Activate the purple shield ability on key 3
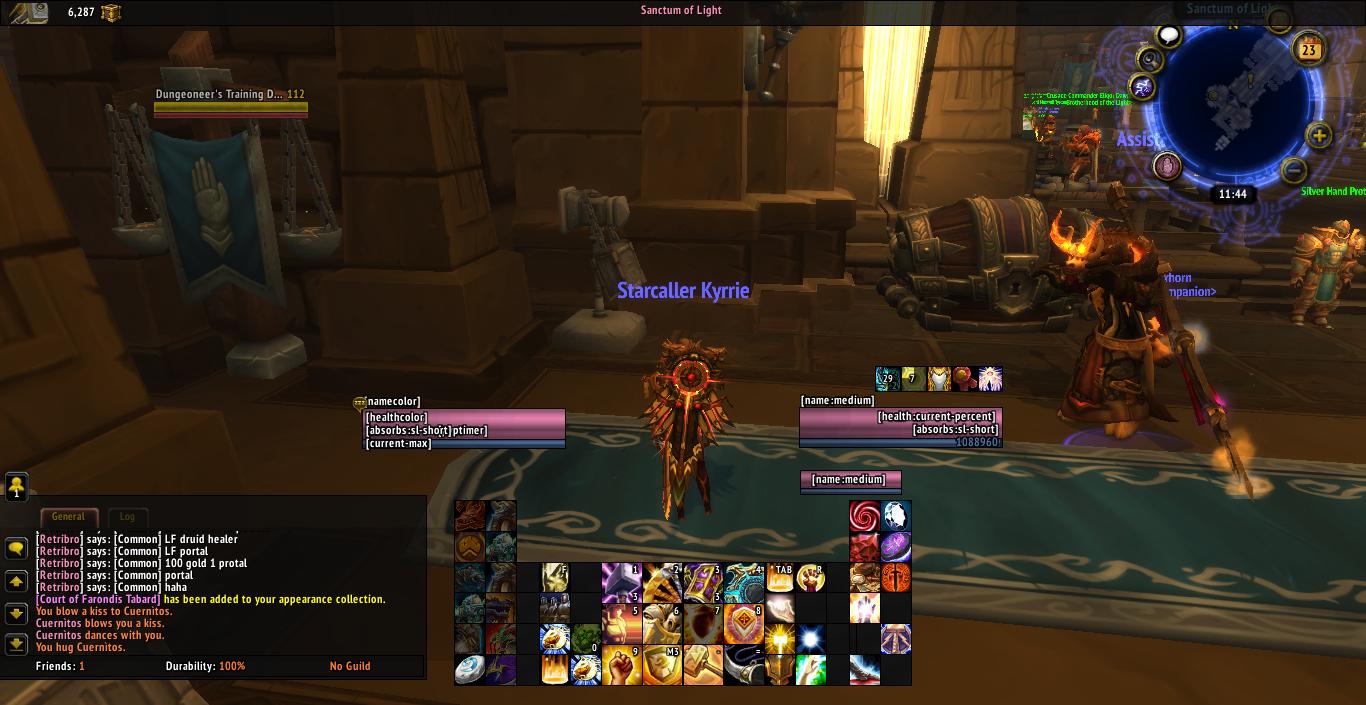The width and height of the screenshot is (1366, 705). (702, 579)
